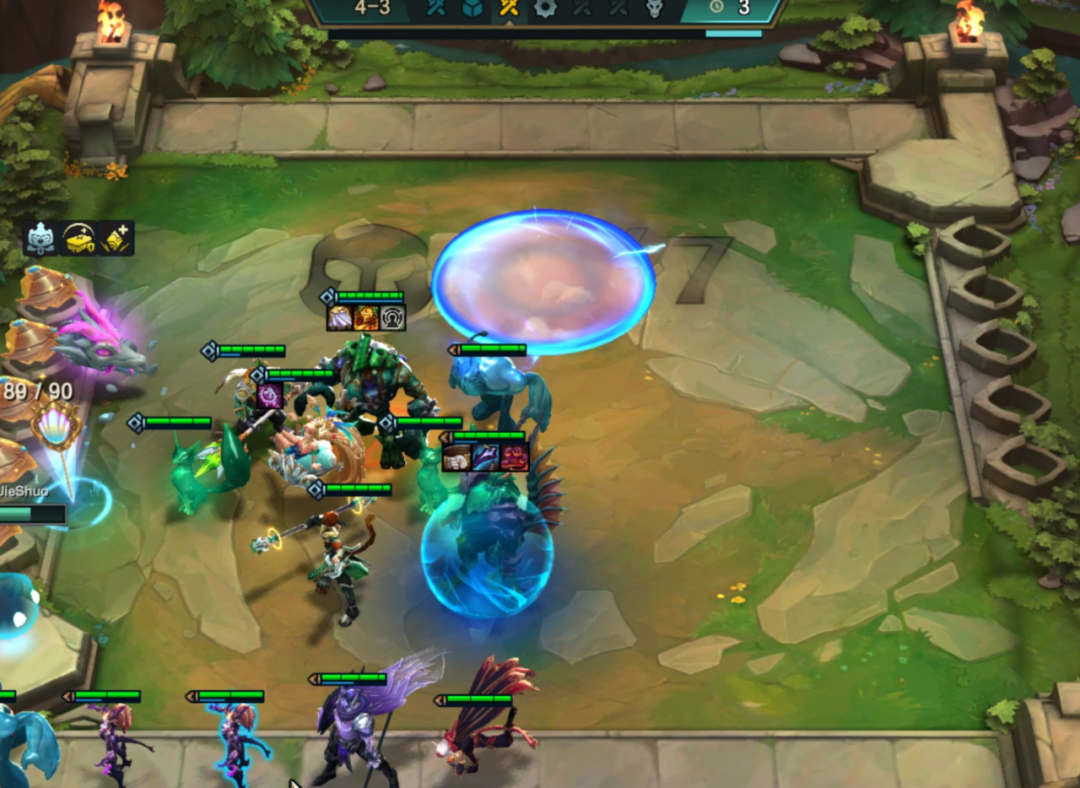Click the teal cube round icon

[x=472, y=8]
